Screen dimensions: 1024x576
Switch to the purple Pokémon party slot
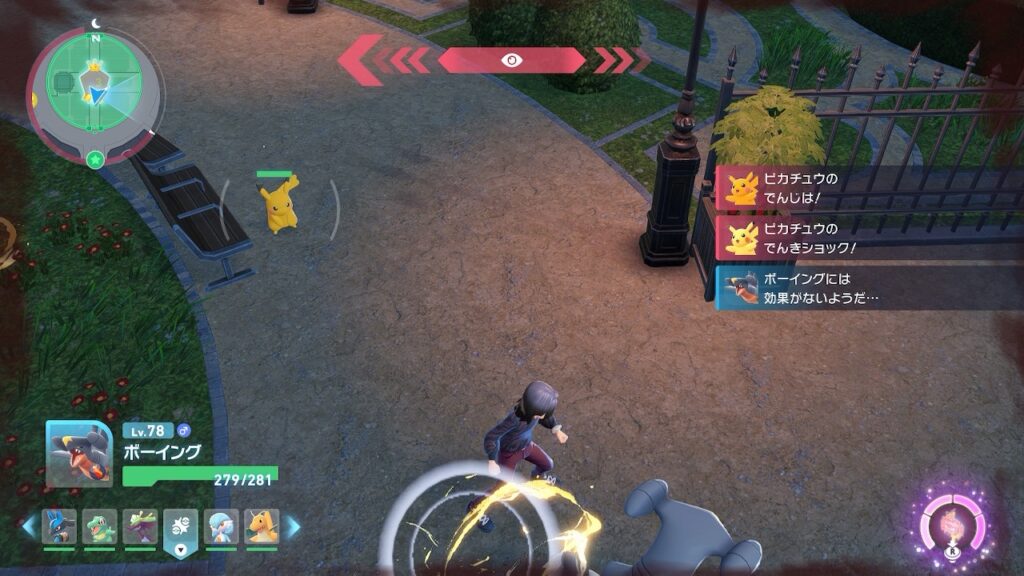[140, 526]
